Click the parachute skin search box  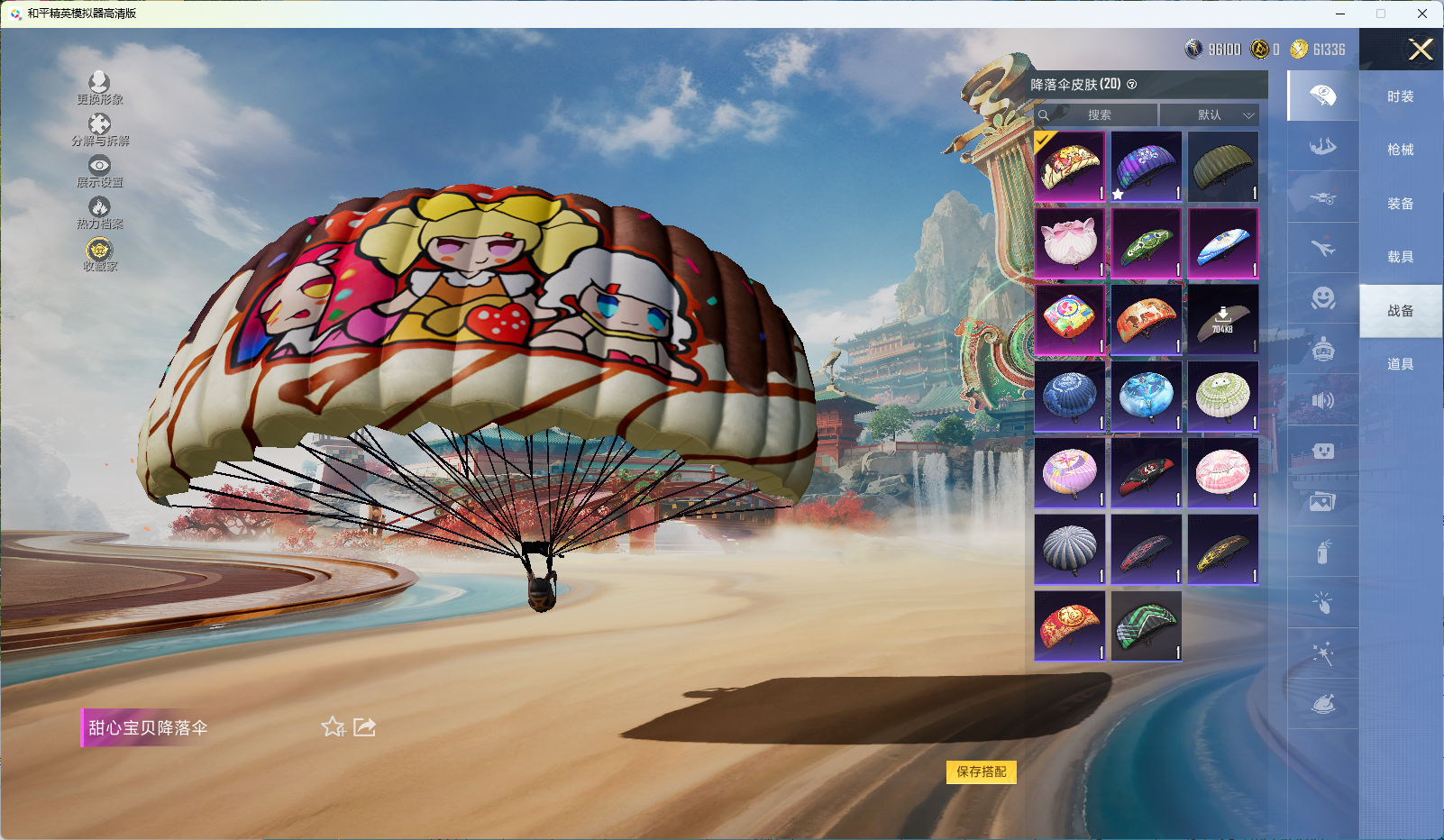click(x=1097, y=115)
